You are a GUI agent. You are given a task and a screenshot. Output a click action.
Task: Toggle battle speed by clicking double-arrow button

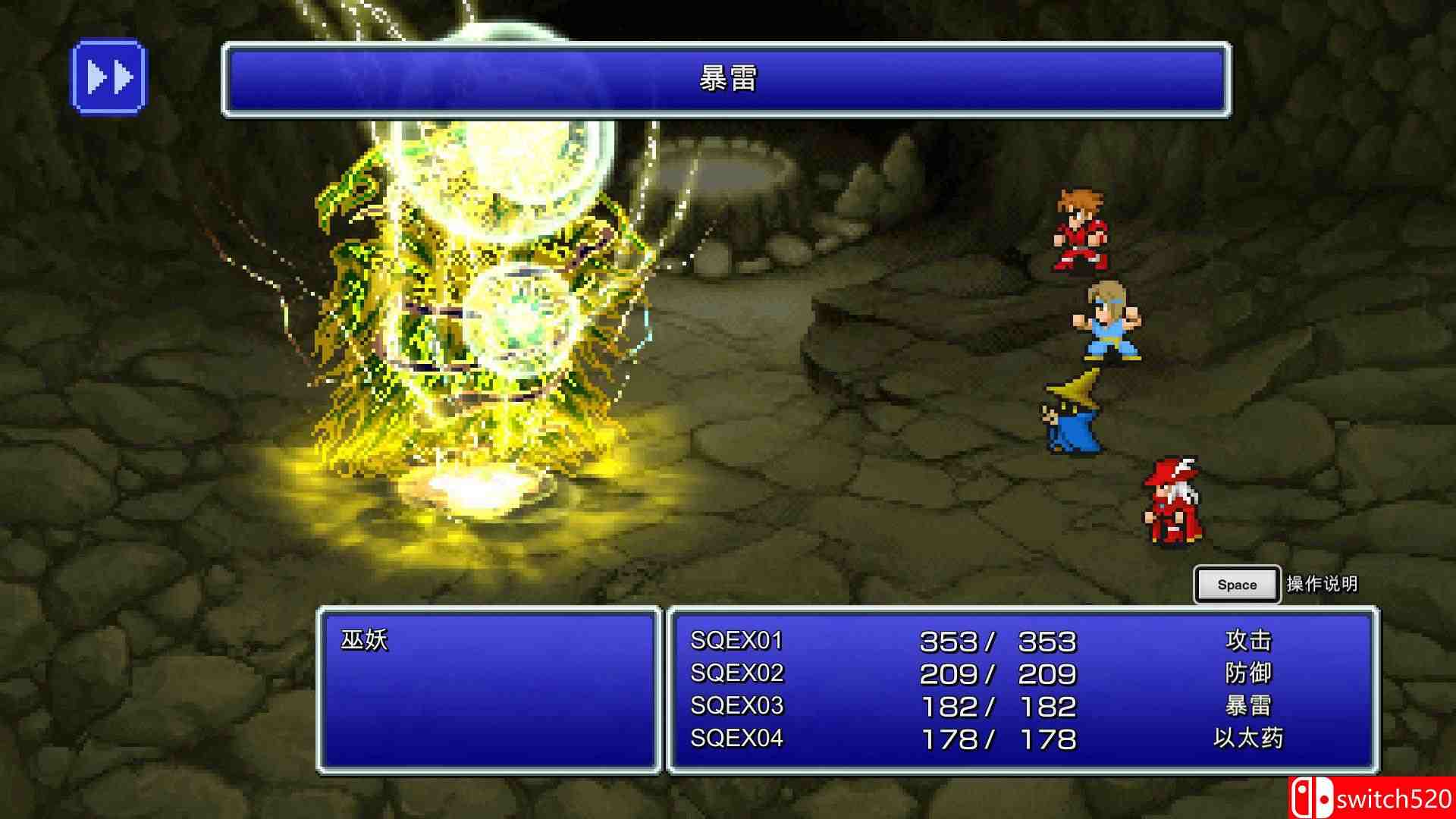[x=108, y=76]
